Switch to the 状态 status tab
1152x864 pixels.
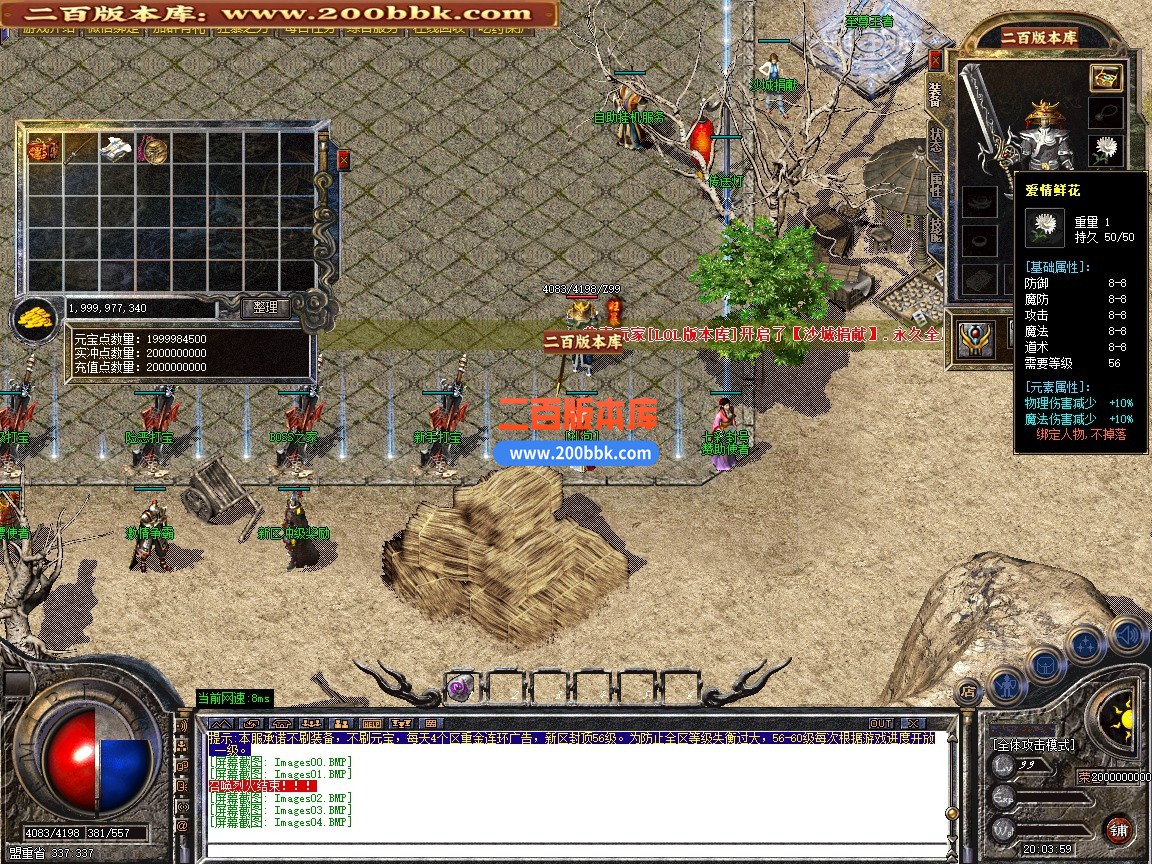point(936,141)
